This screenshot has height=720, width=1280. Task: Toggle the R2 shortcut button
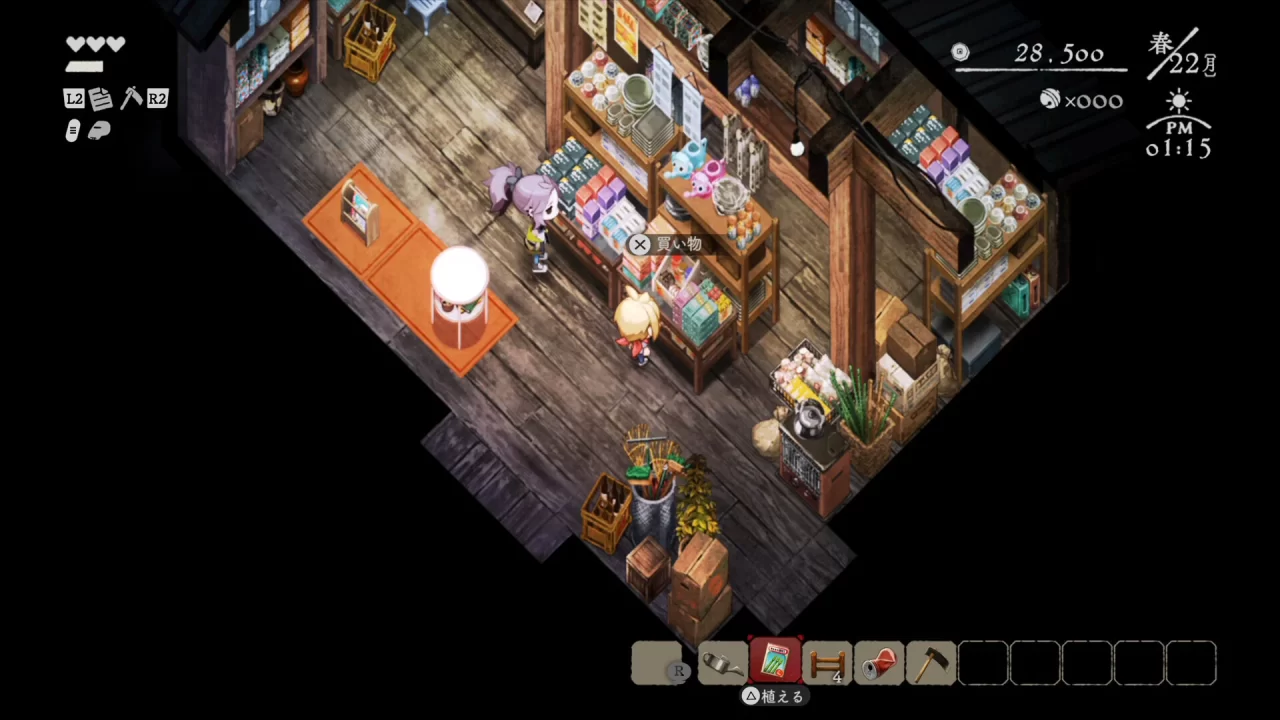[156, 98]
